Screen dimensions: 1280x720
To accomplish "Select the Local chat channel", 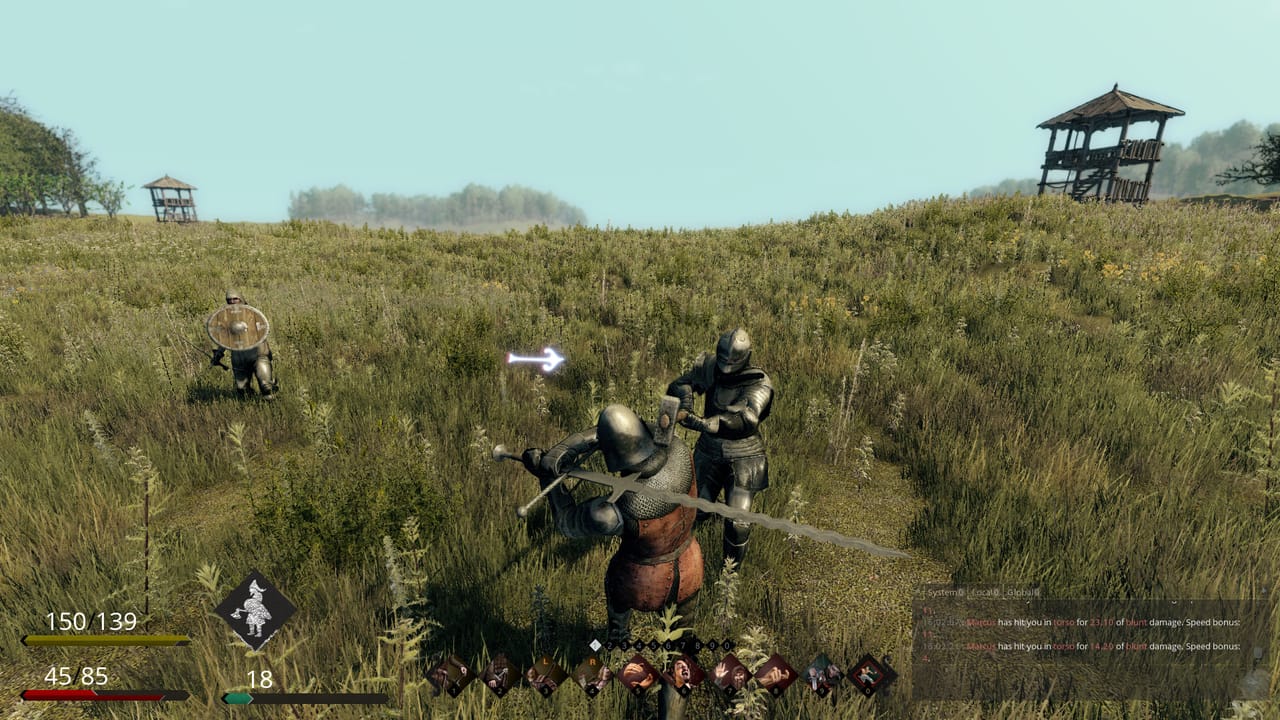I will coord(984,592).
